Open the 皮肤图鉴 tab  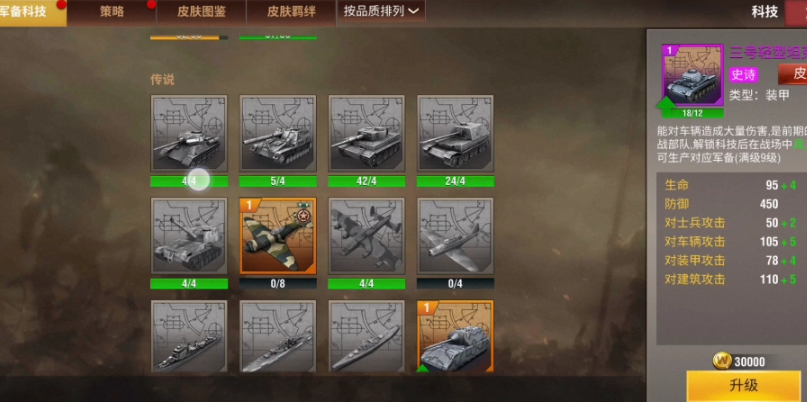200,12
